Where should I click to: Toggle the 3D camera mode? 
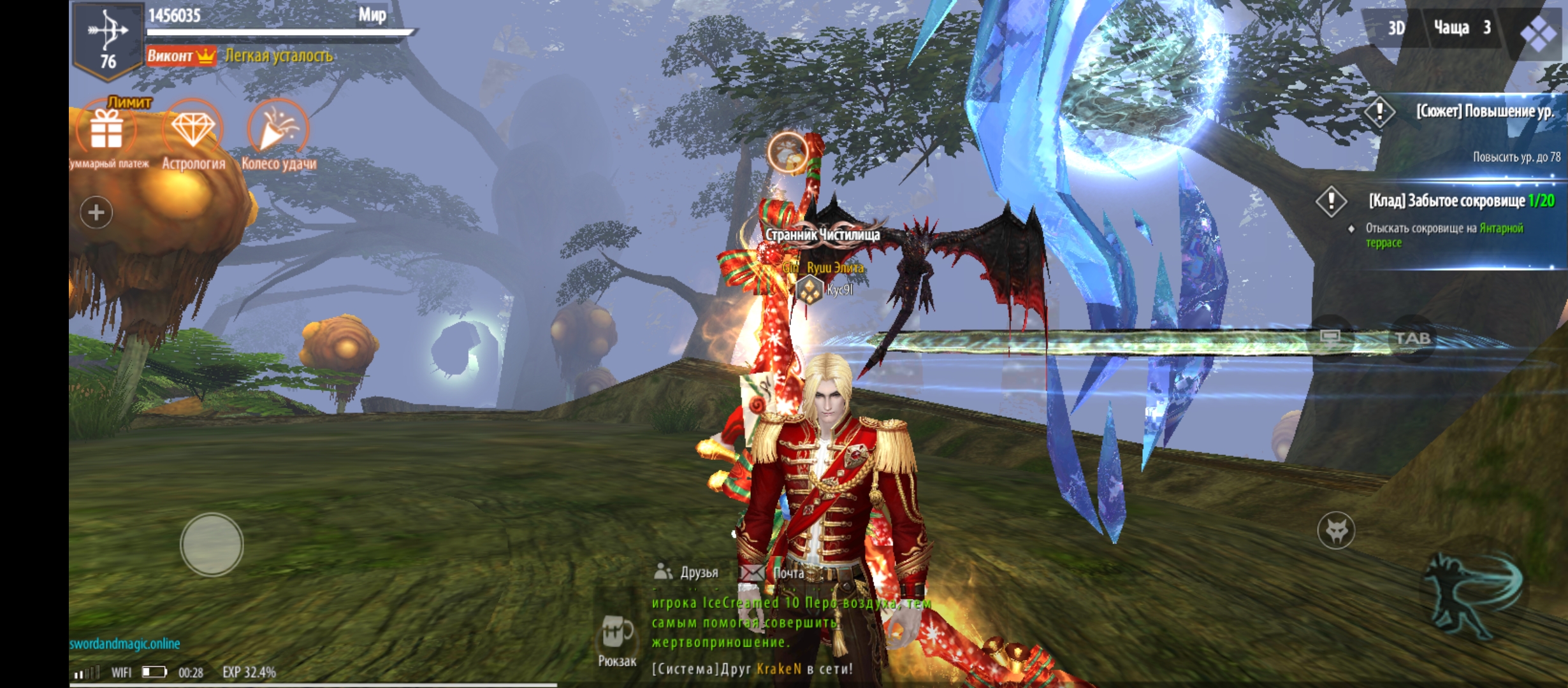[x=1396, y=28]
